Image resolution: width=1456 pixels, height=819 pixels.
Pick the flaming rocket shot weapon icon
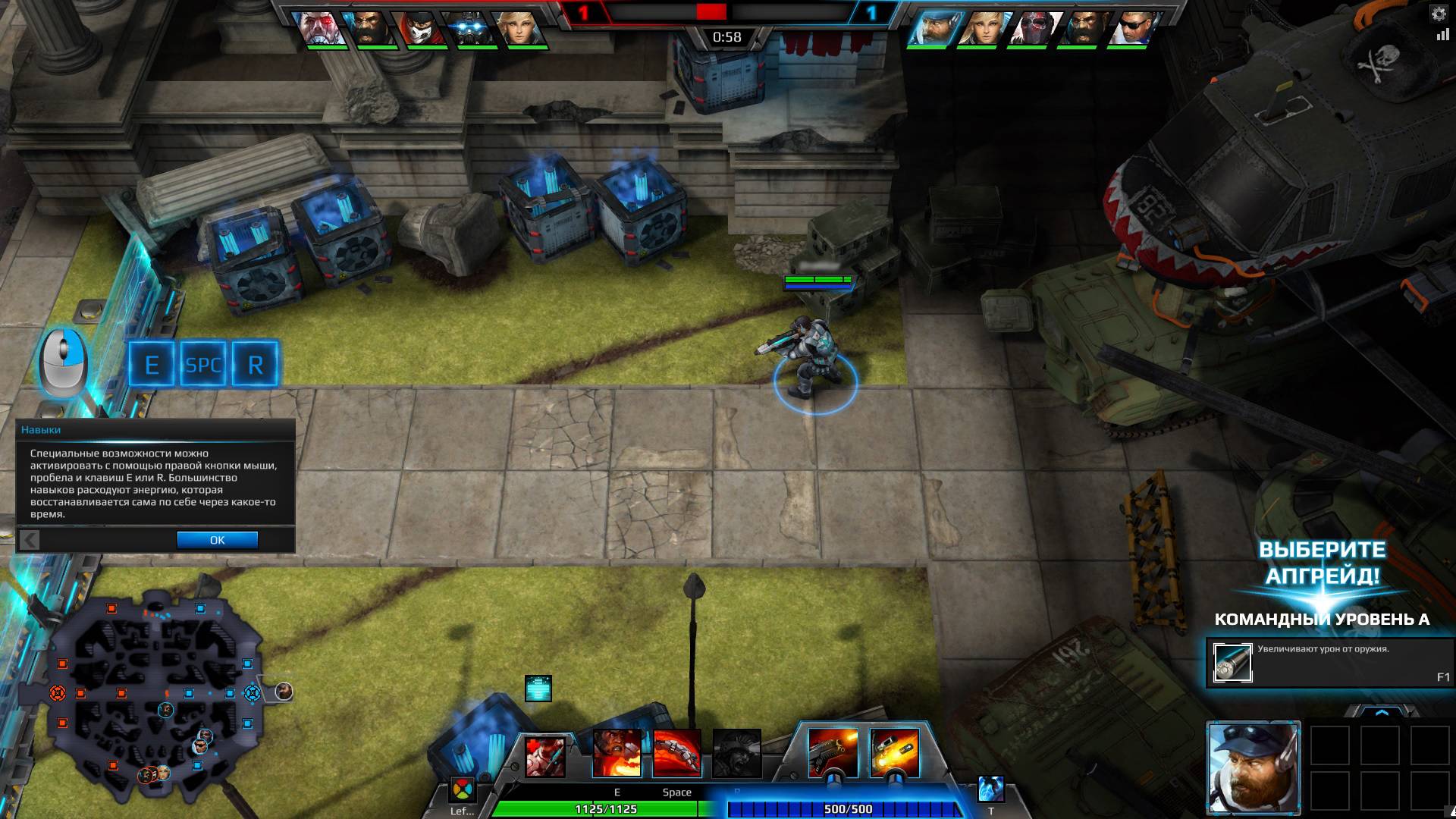click(894, 753)
